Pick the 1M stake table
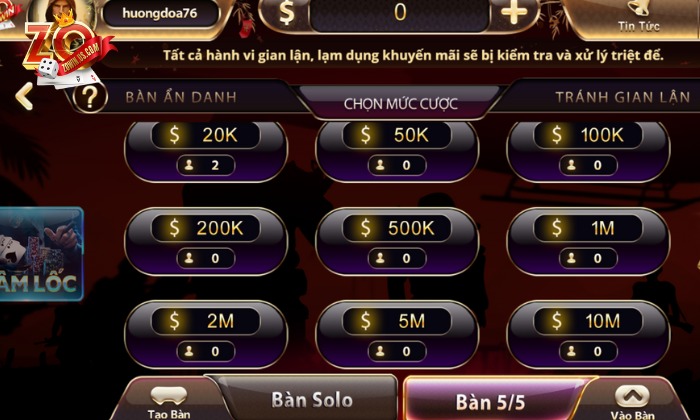The image size is (700, 420). click(588, 241)
